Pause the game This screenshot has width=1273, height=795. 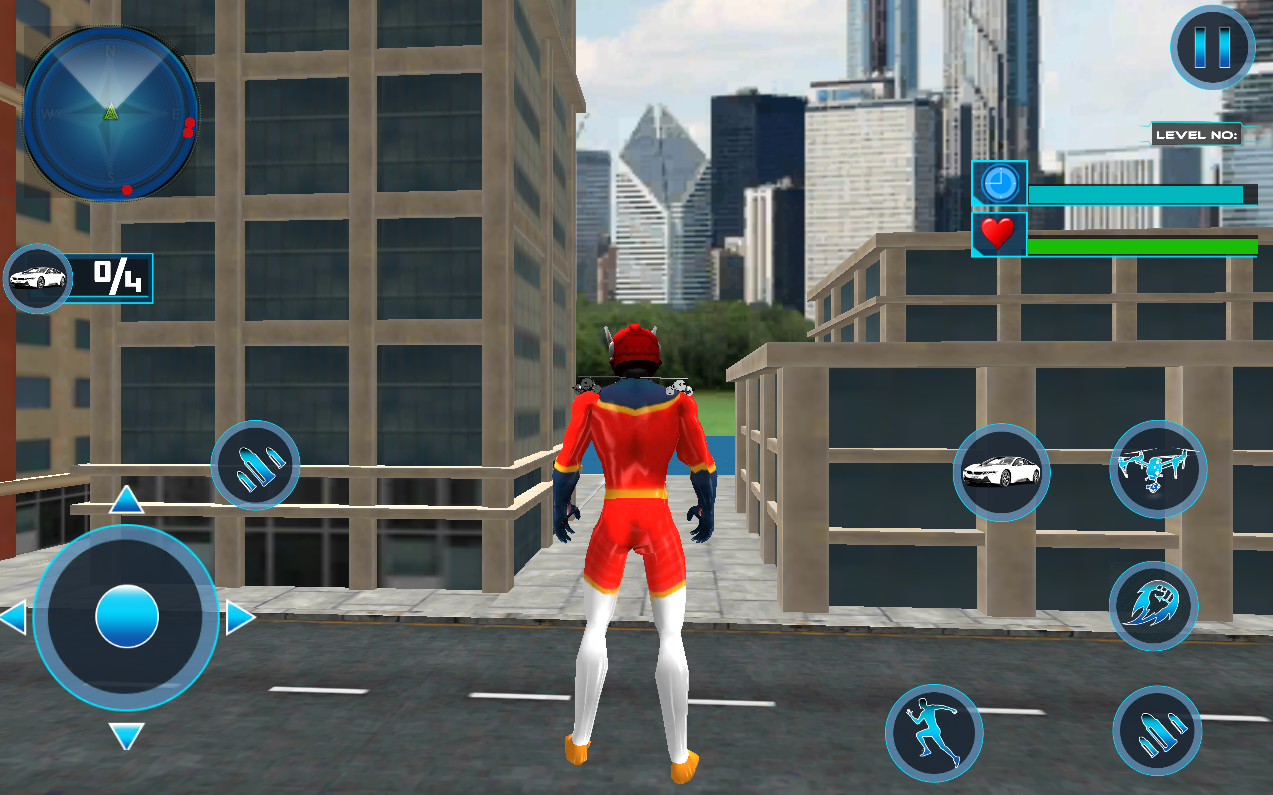(x=1212, y=47)
